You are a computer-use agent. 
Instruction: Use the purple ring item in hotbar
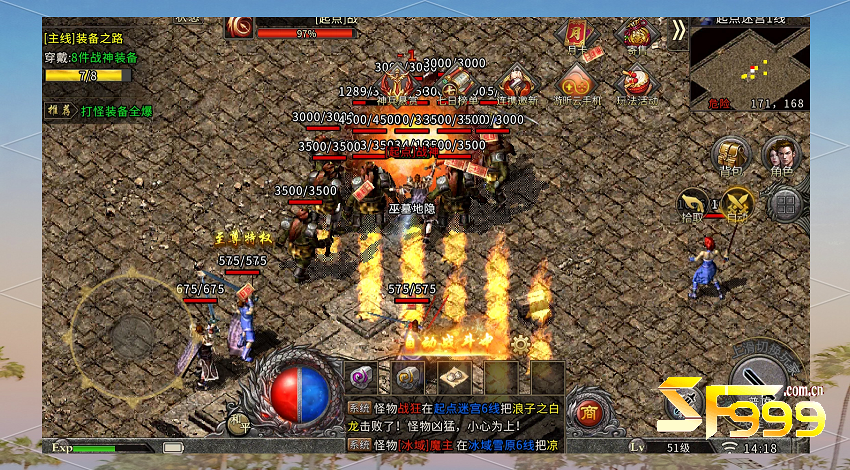point(360,377)
